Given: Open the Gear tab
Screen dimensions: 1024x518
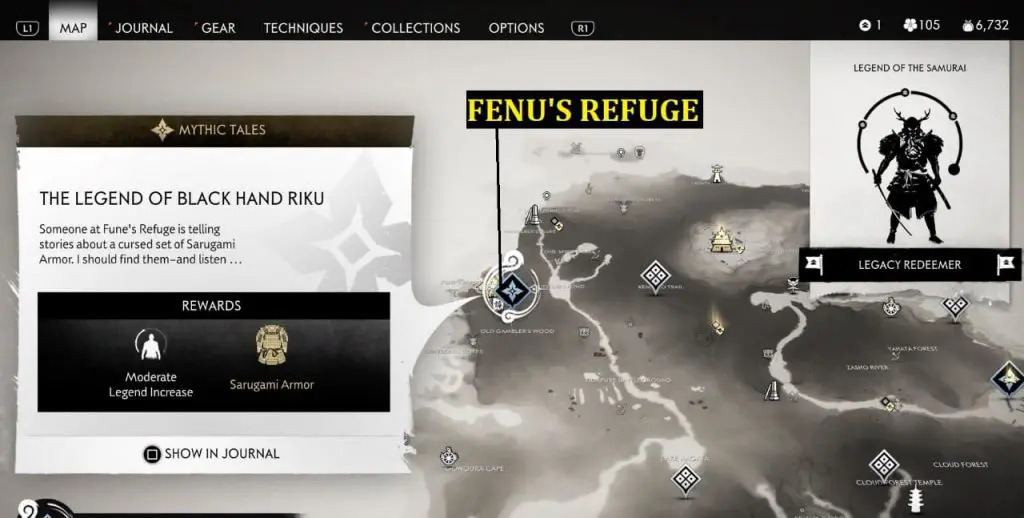Looking at the screenshot, I should click(218, 27).
